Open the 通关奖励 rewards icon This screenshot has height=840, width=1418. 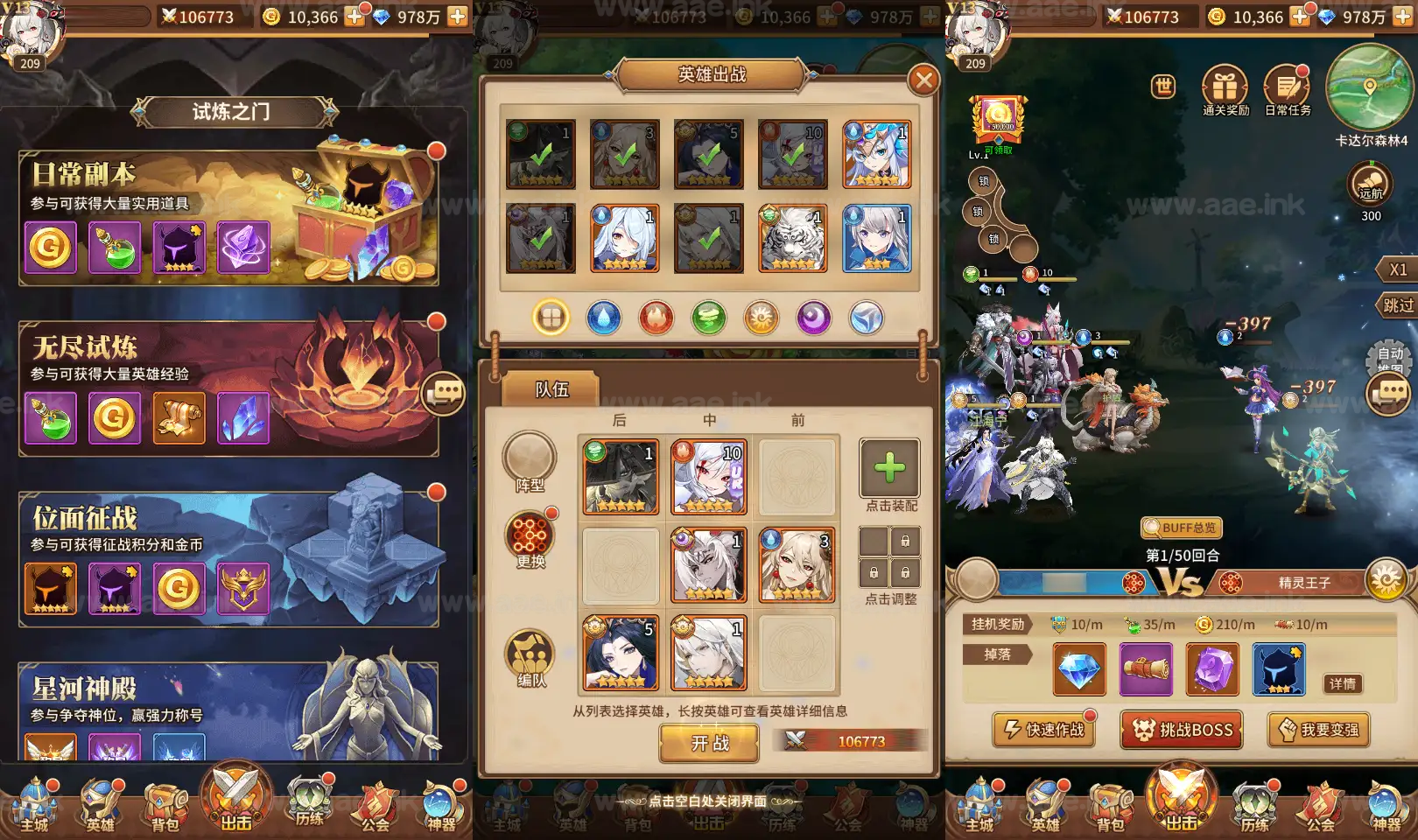[x=1225, y=87]
